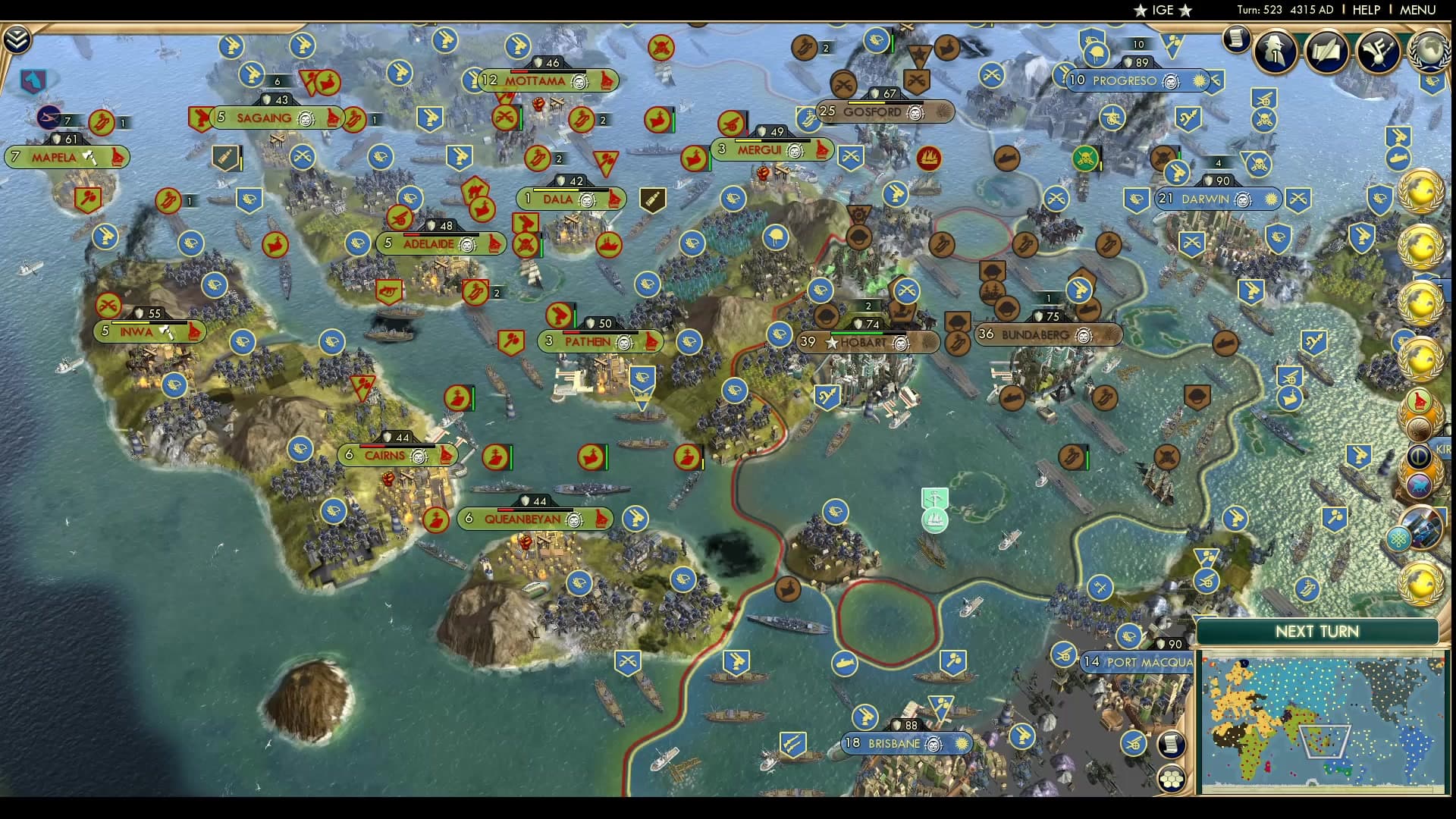
Task: Click the purple pegasus city-state medal icon
Action: [x=1420, y=484]
